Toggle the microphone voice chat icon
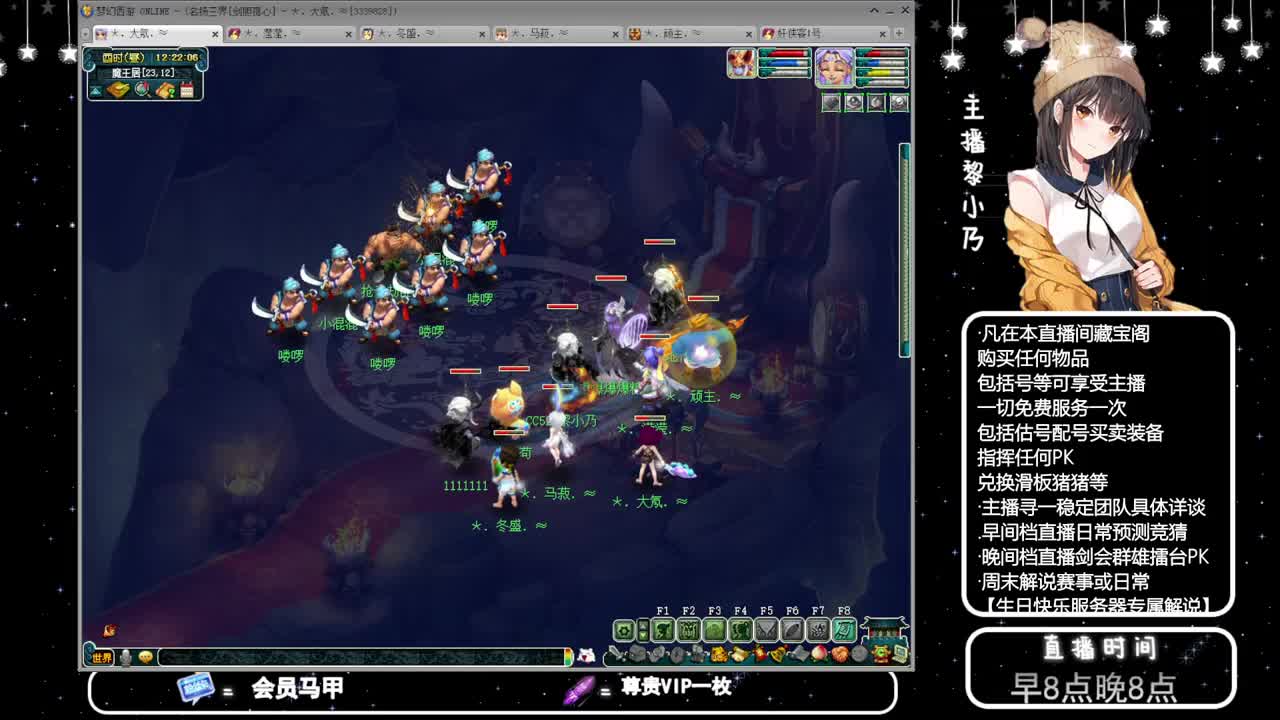 [126, 657]
